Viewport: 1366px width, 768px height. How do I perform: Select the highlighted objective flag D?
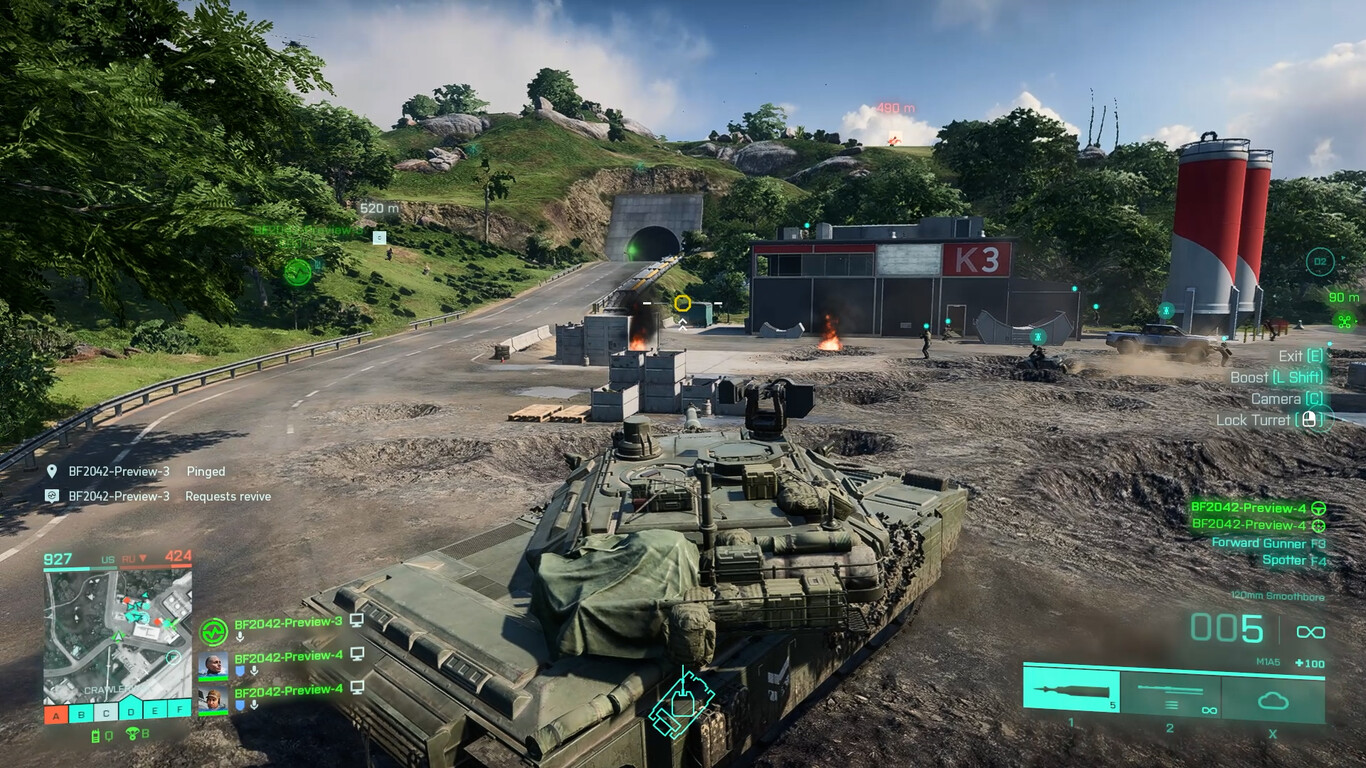pyautogui.click(x=131, y=712)
